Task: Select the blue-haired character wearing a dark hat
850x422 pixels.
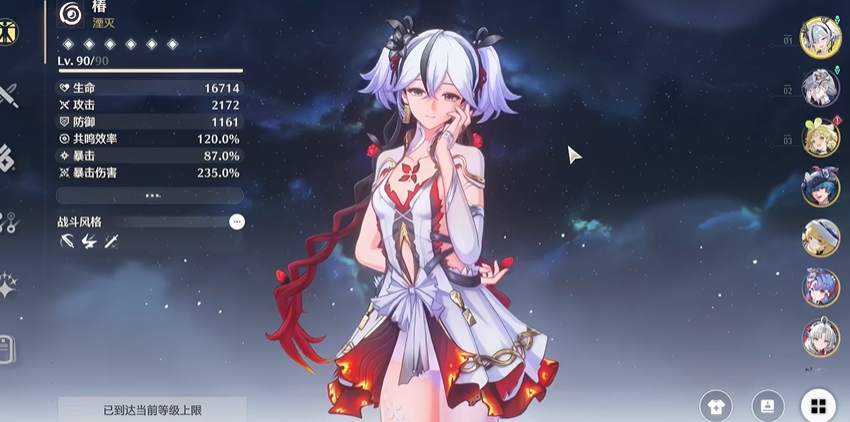Action: coord(821,187)
